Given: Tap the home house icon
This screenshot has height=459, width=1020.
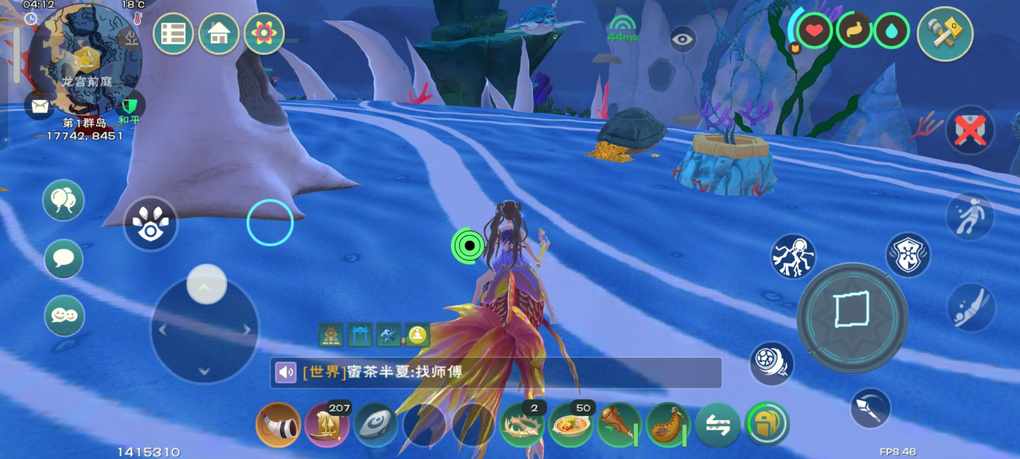Looking at the screenshot, I should click(218, 34).
